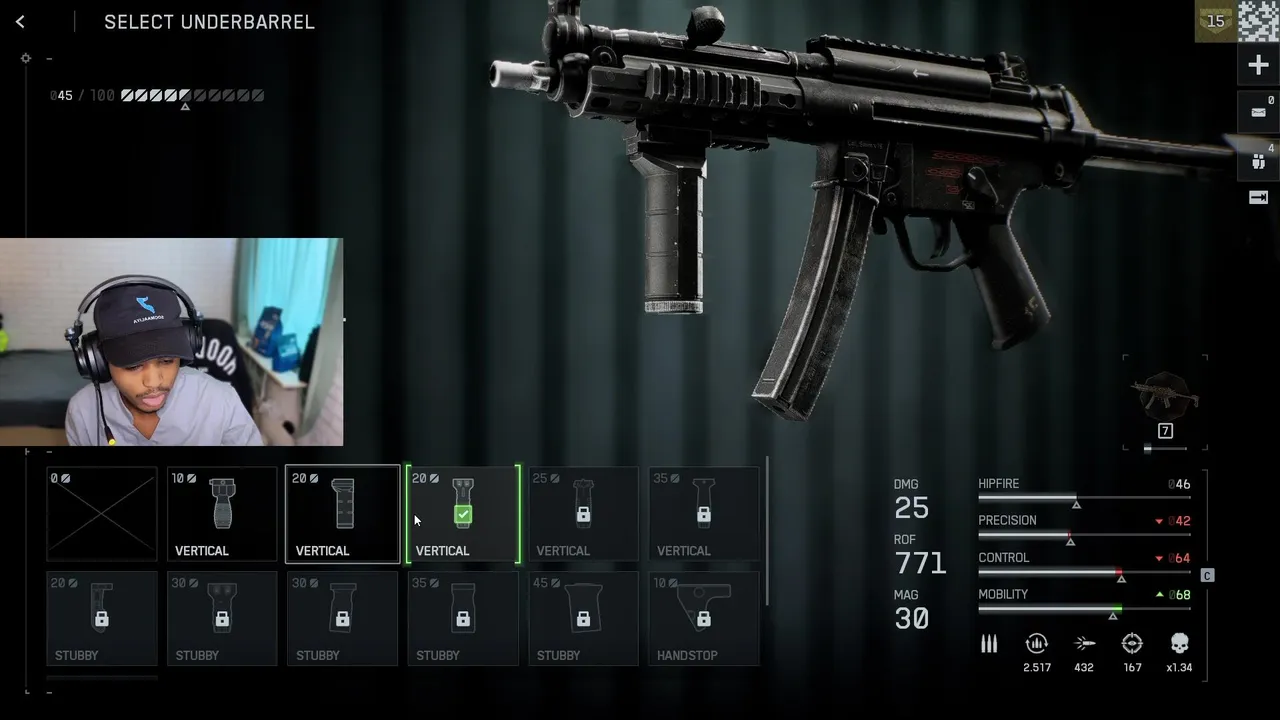Select the locked Handstop attachment

[x=704, y=618]
